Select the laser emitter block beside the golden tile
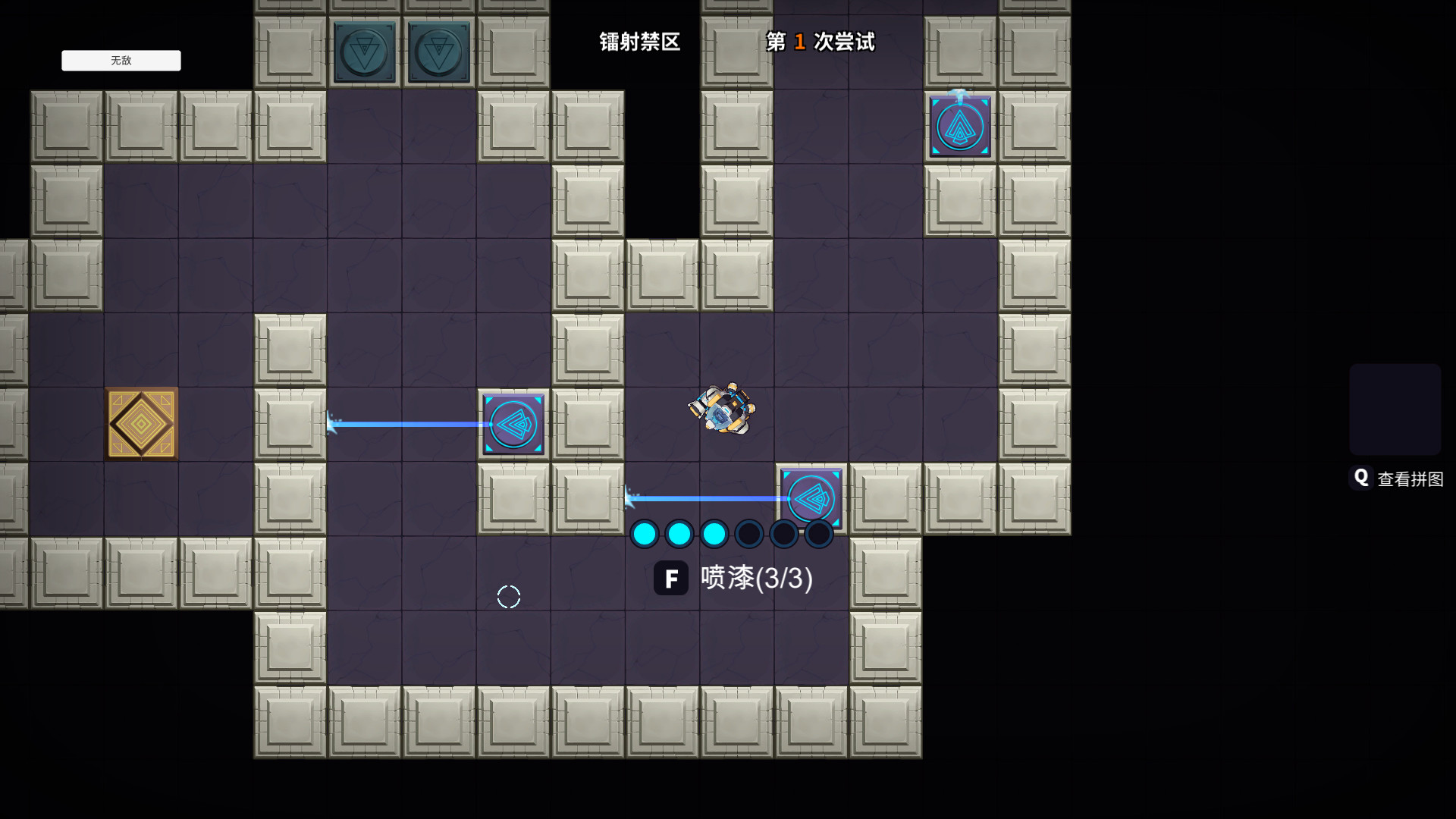Screen dimensions: 1456x819 pyautogui.click(x=513, y=424)
